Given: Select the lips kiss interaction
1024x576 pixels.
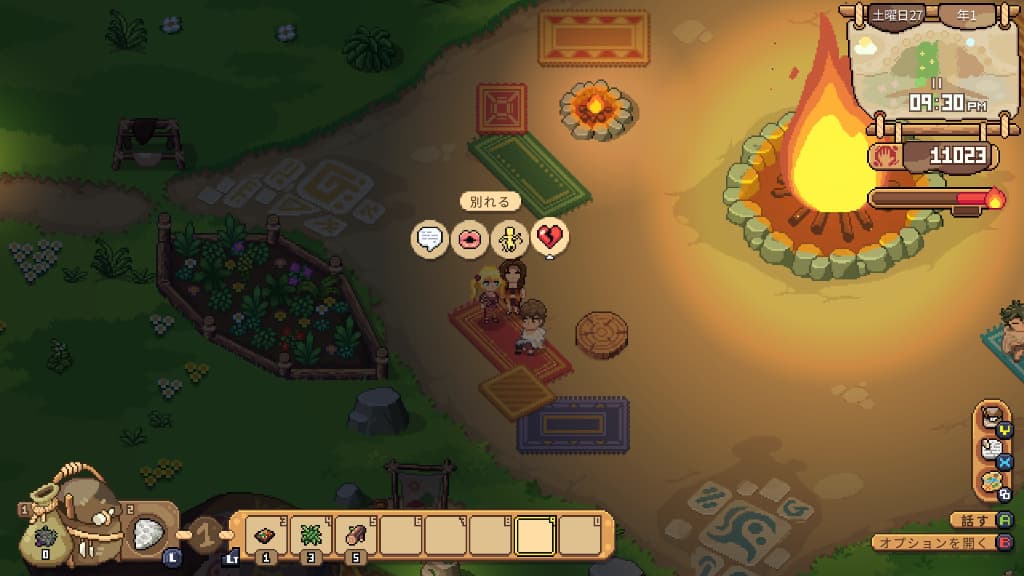Looking at the screenshot, I should 469,239.
